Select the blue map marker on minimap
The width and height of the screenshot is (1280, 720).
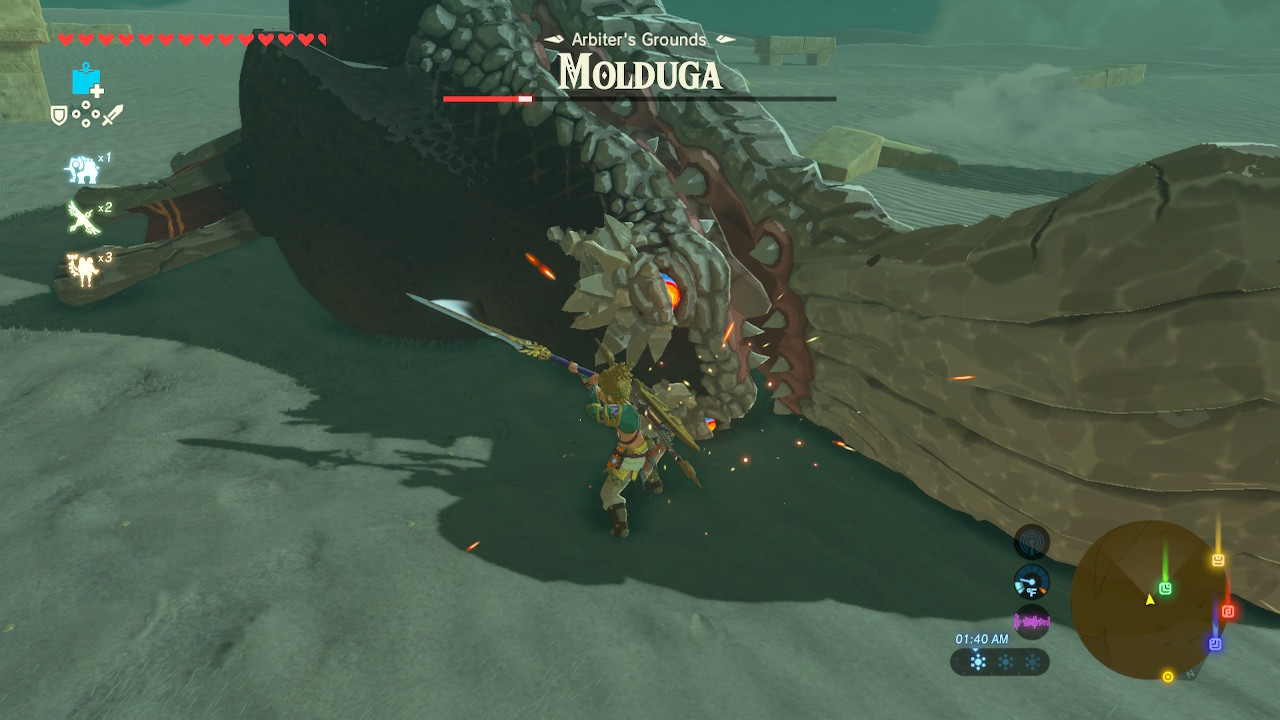[x=1215, y=644]
